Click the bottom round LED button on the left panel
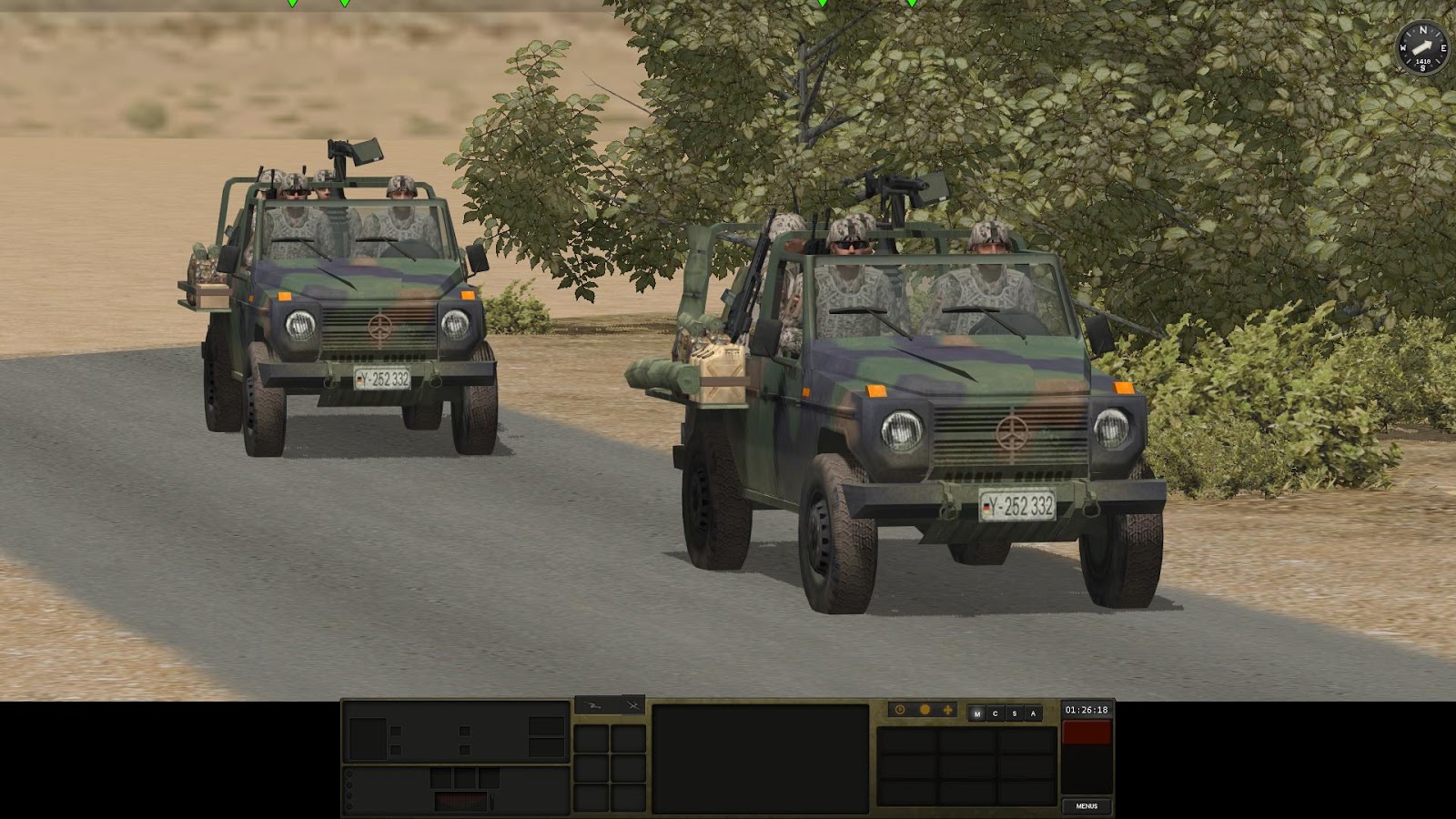 [349, 806]
